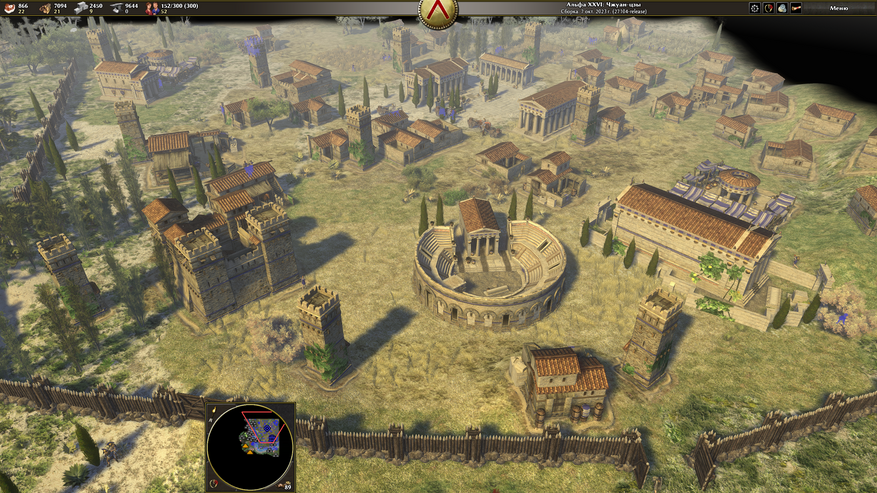
Task: Click the stone resource counter
Action: click(x=83, y=8)
